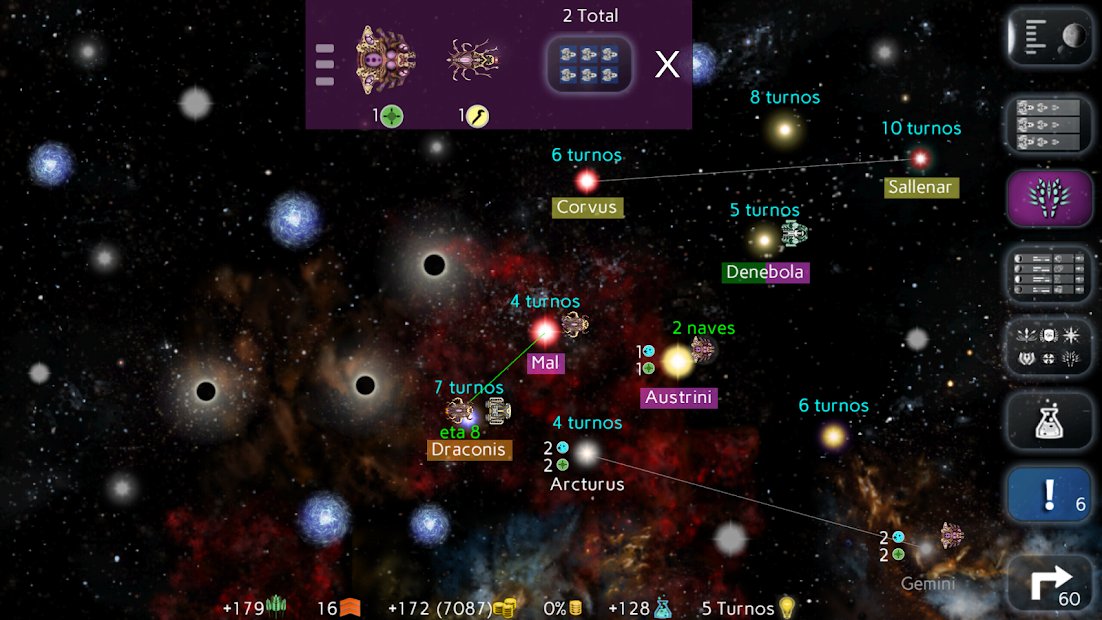1102x620 pixels.
Task: End turn with the arrow button
Action: [x=1048, y=583]
